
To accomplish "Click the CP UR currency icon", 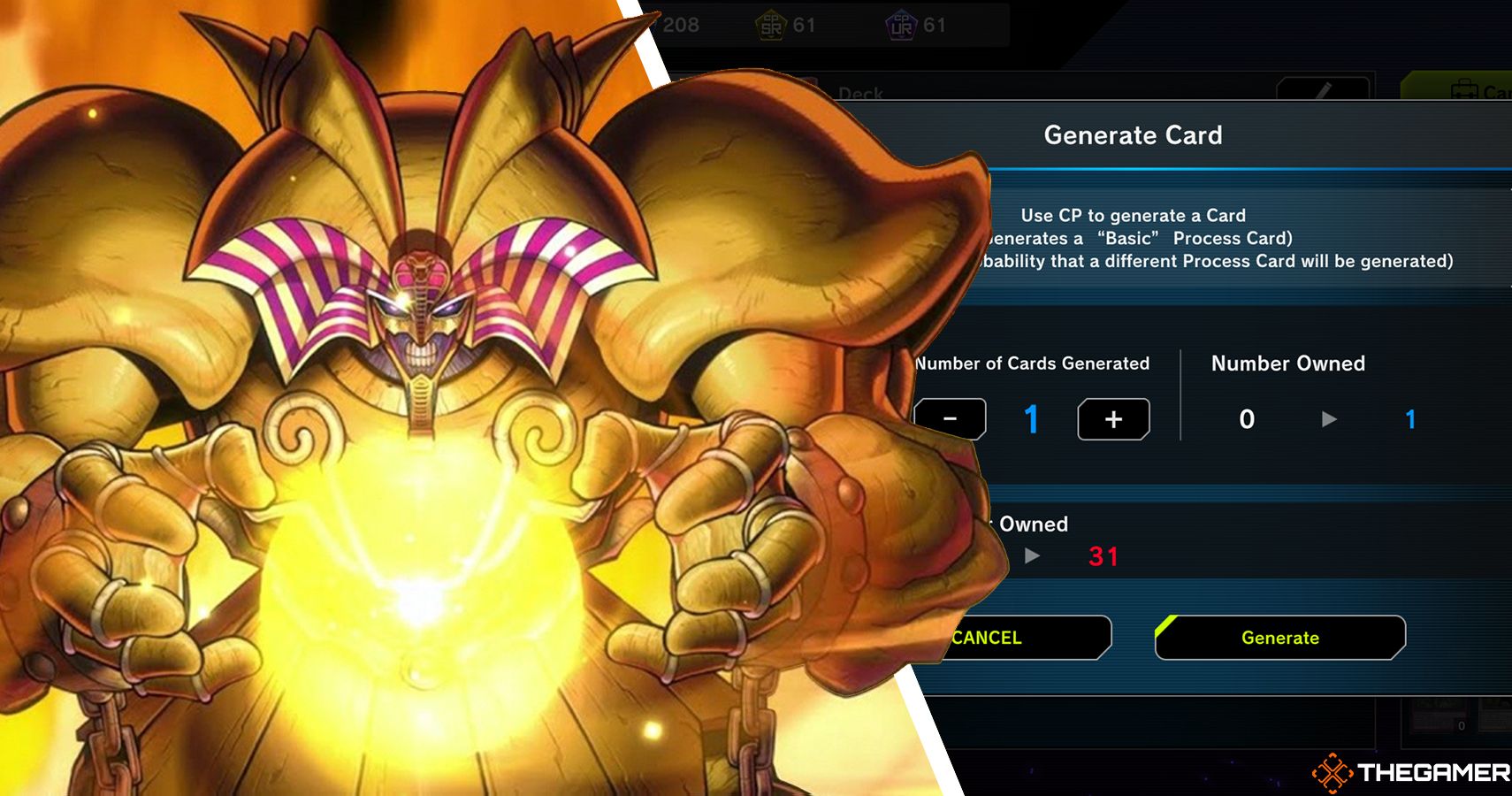I will (900, 24).
